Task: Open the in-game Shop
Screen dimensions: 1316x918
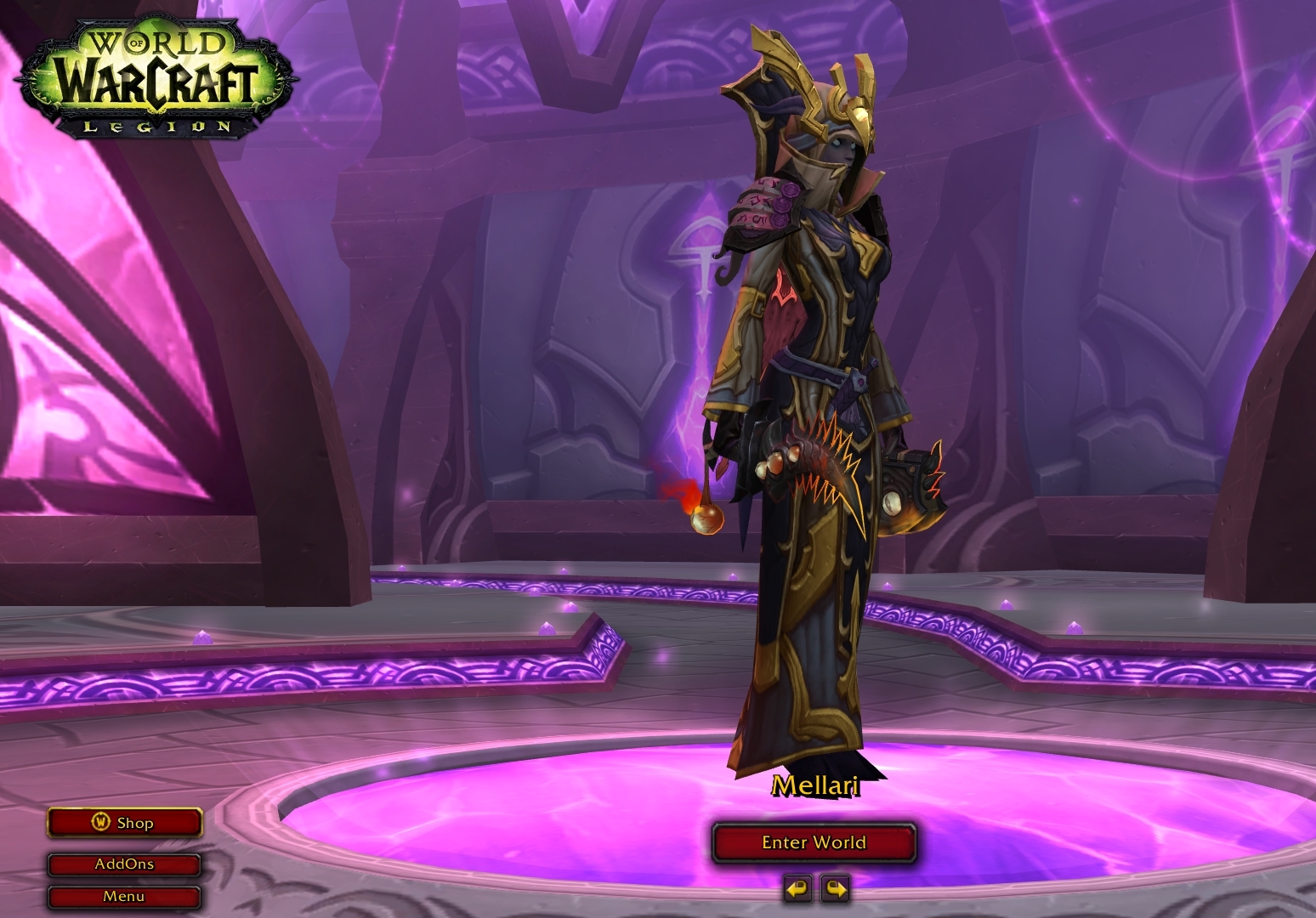Action: click(x=124, y=822)
